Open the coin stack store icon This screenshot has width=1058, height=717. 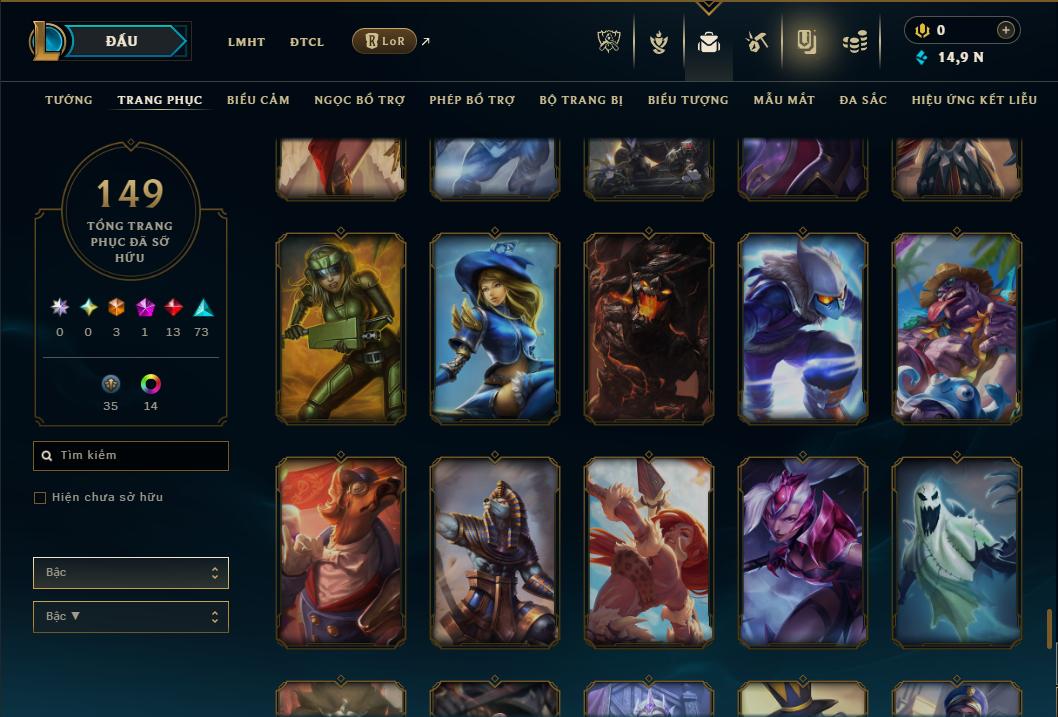click(854, 42)
